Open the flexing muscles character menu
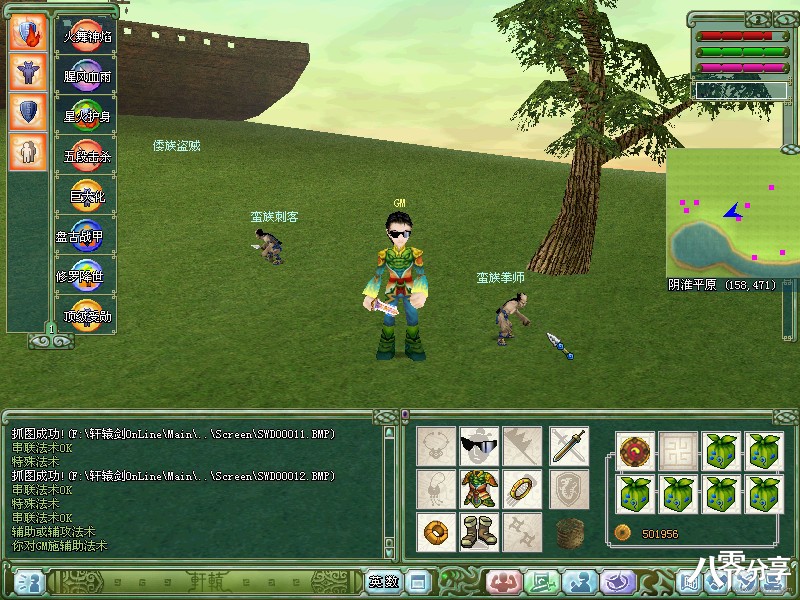The width and height of the screenshot is (800, 600). pyautogui.click(x=501, y=581)
